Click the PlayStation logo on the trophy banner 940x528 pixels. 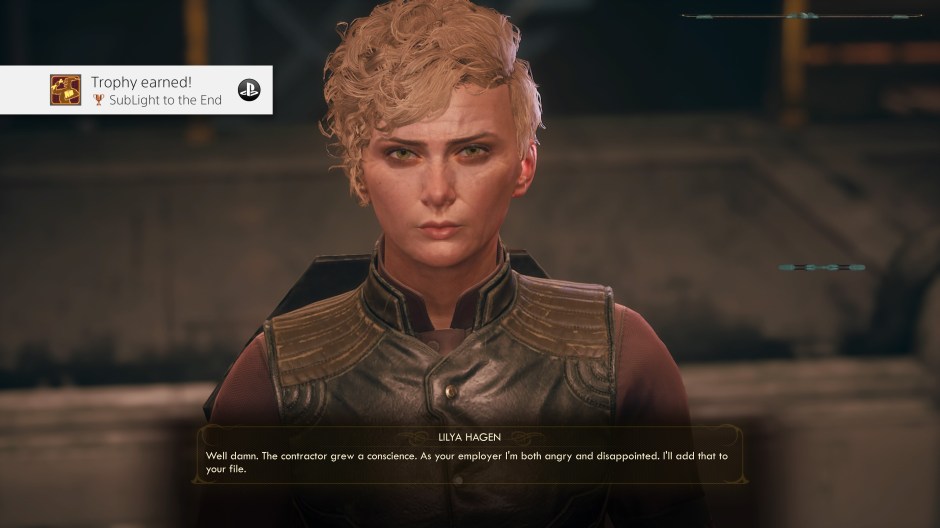coord(249,90)
